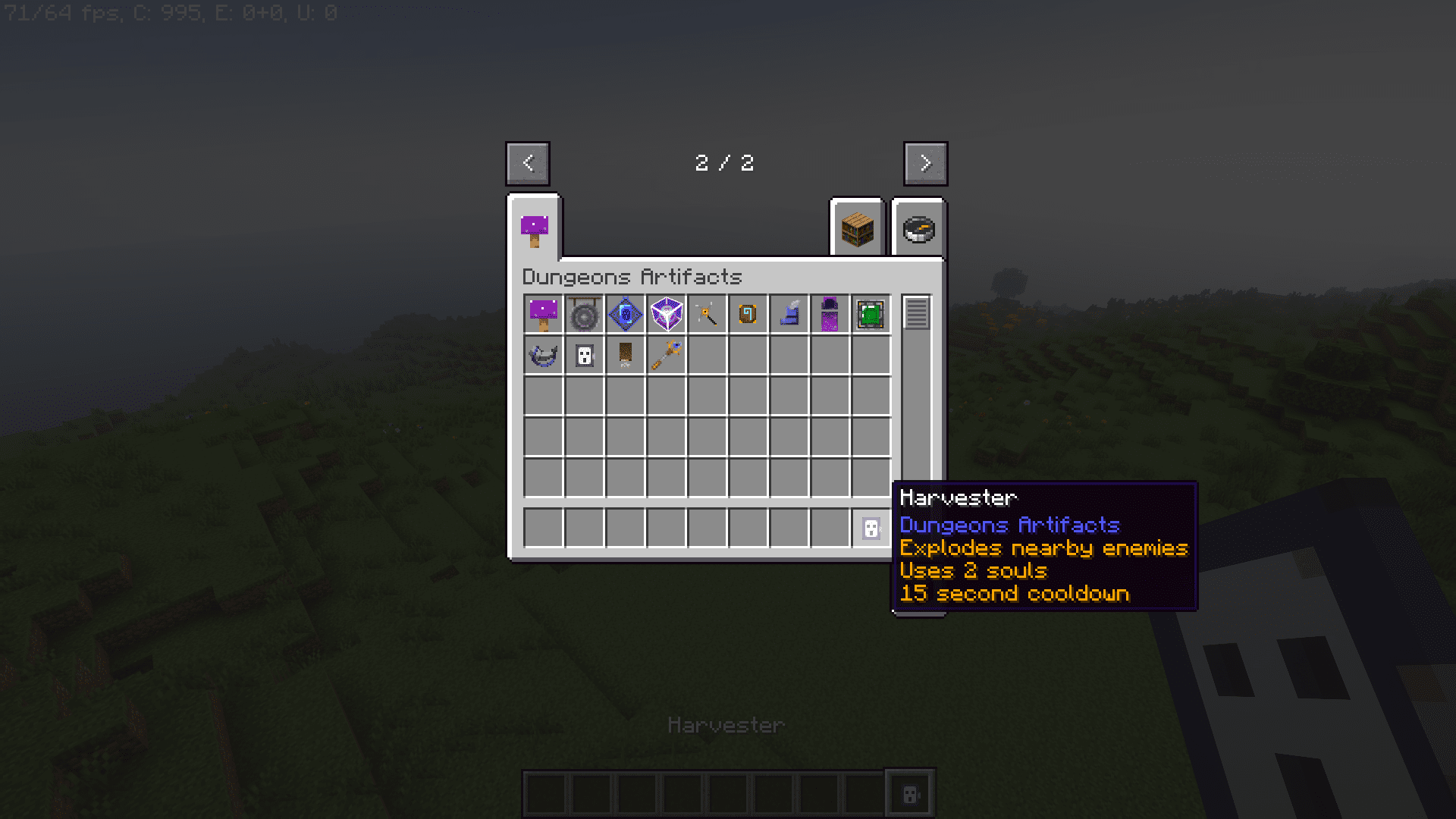This screenshot has width=1456, height=819.
Task: Select the blue diamond amulet artifact
Action: (625, 313)
